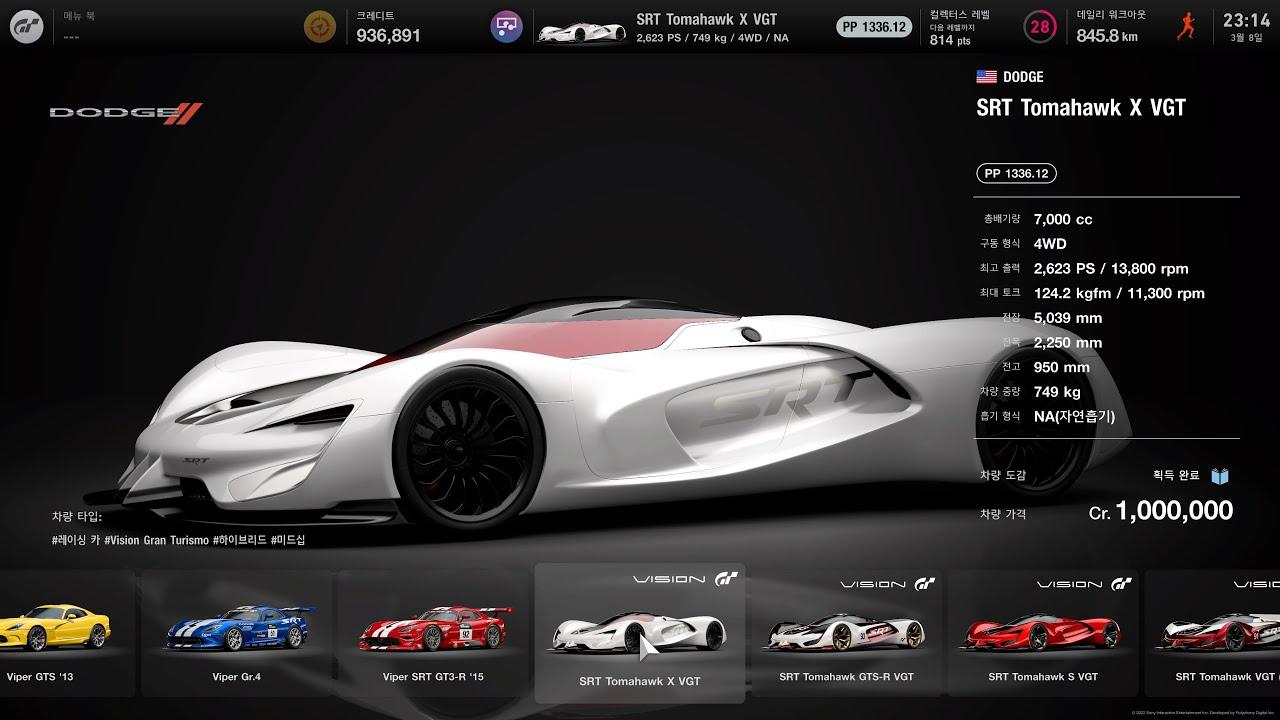Open the collector level 28 badge
Screen dimensions: 1280x720
click(x=1040, y=27)
